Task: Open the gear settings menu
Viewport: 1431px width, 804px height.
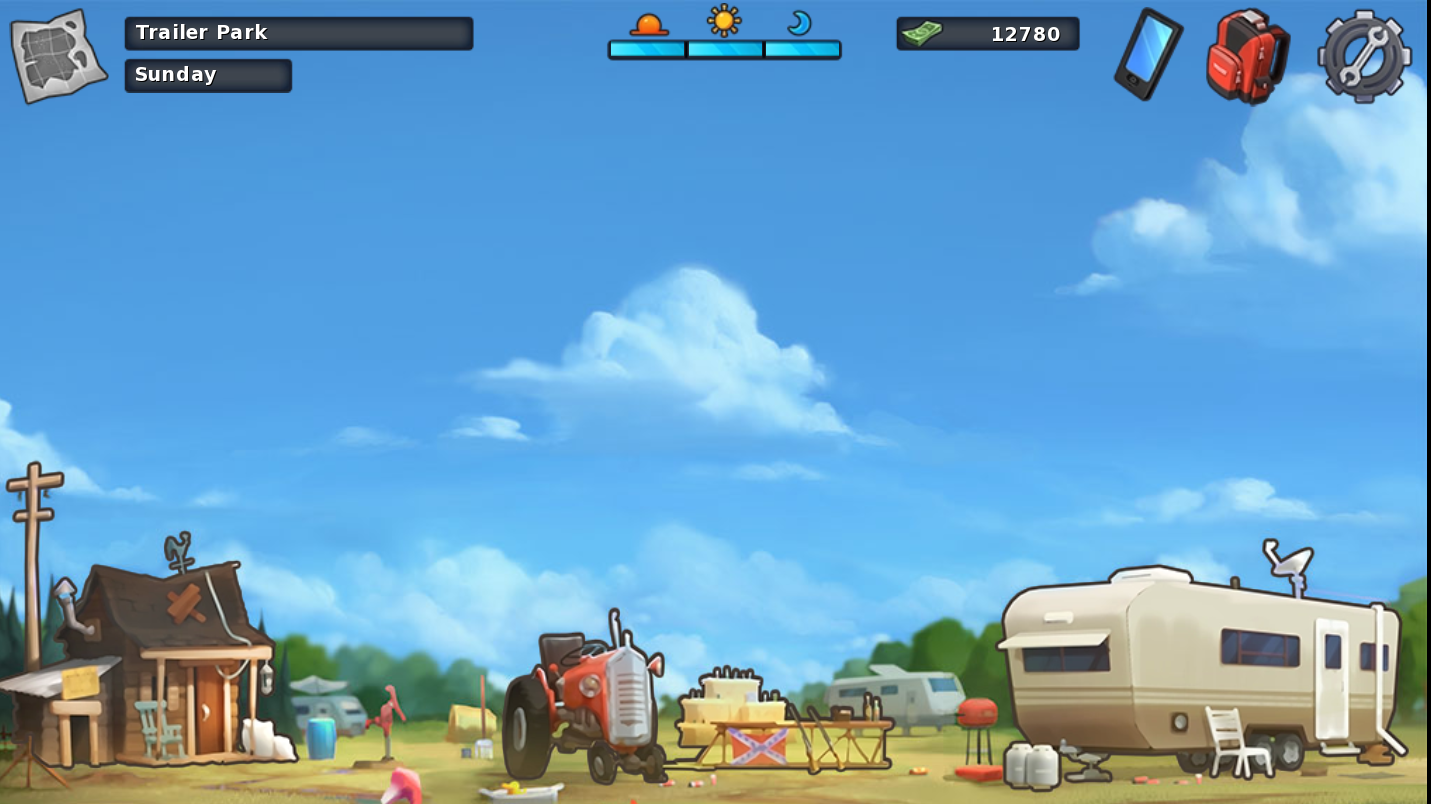Action: 1364,56
